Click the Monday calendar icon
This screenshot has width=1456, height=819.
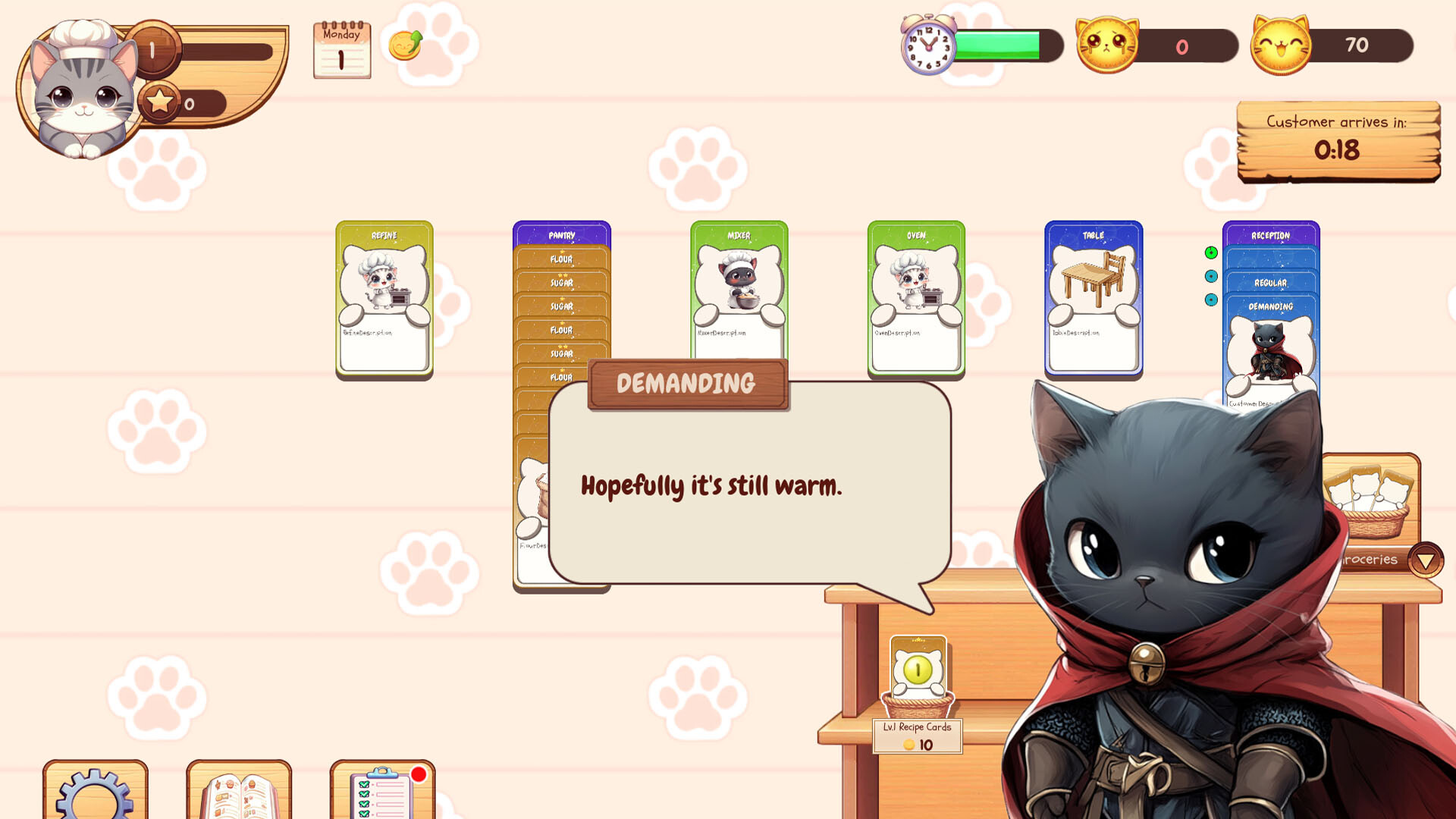342,50
